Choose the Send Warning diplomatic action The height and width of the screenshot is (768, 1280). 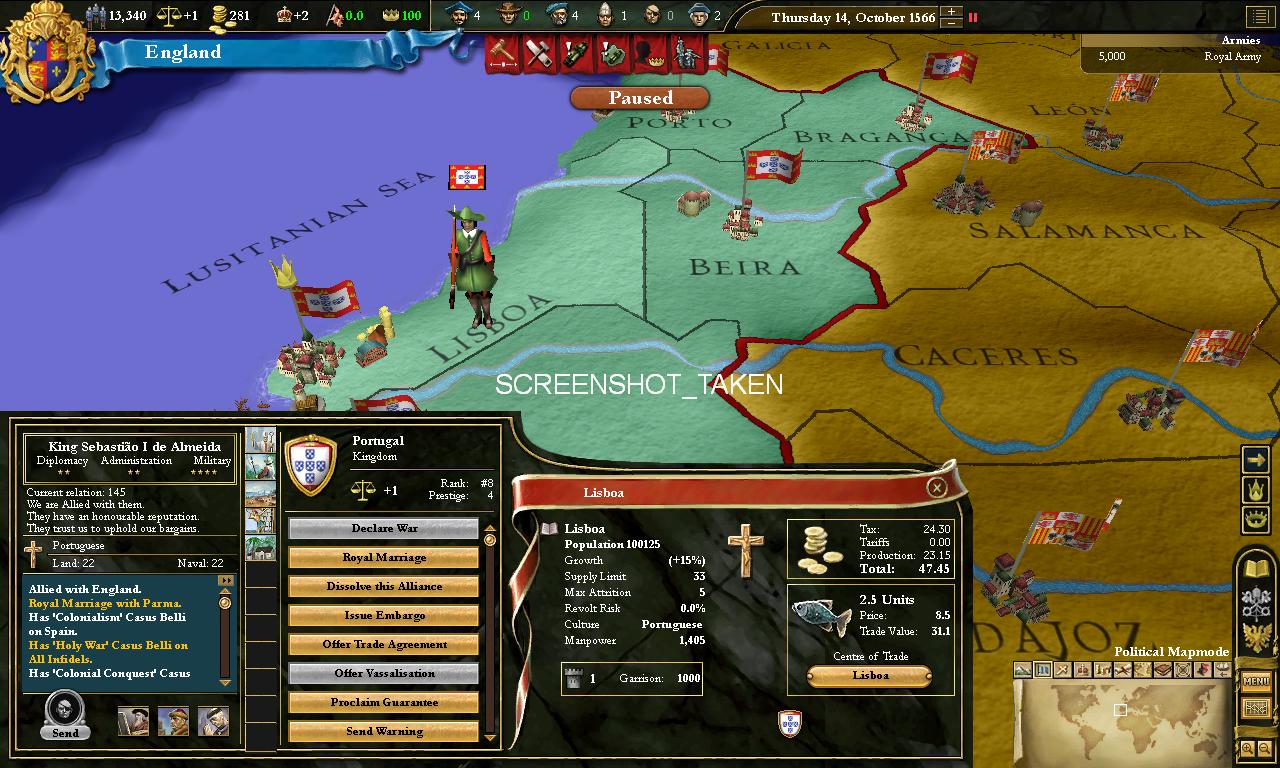pyautogui.click(x=384, y=732)
